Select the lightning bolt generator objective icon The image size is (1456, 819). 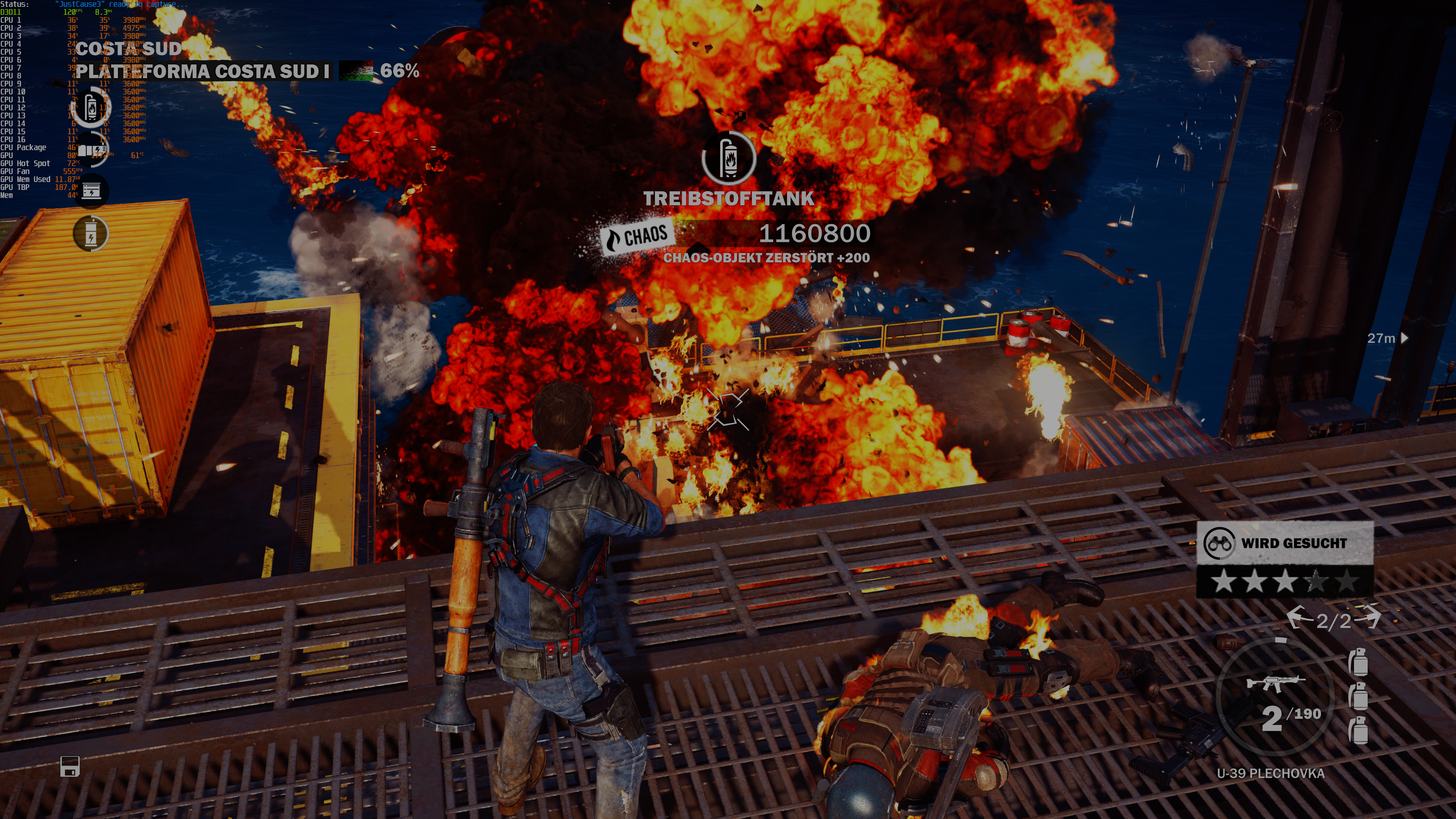[91, 234]
